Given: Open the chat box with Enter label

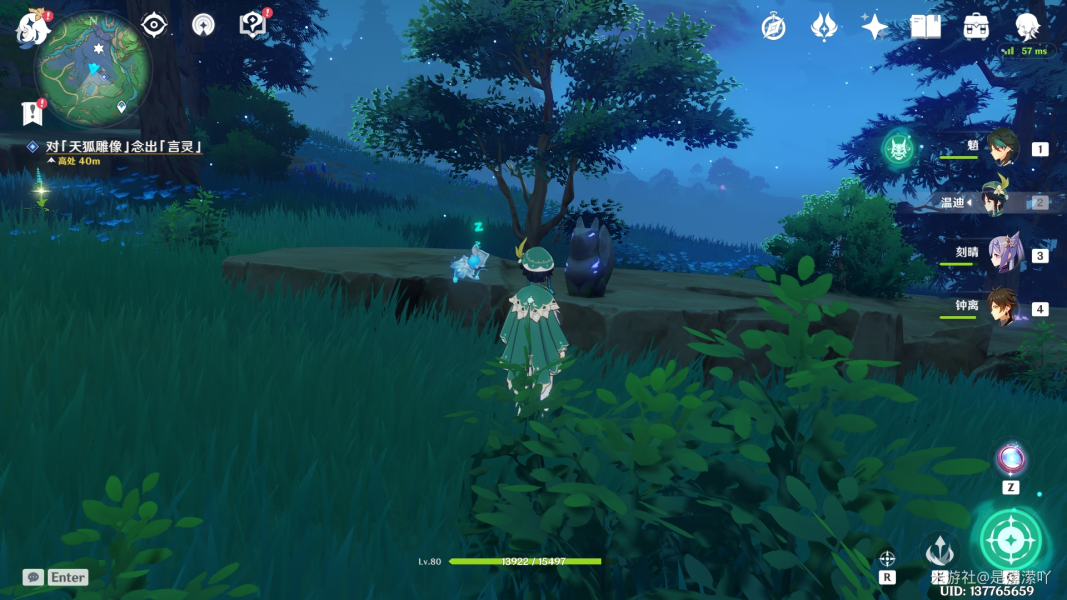Looking at the screenshot, I should point(56,577).
